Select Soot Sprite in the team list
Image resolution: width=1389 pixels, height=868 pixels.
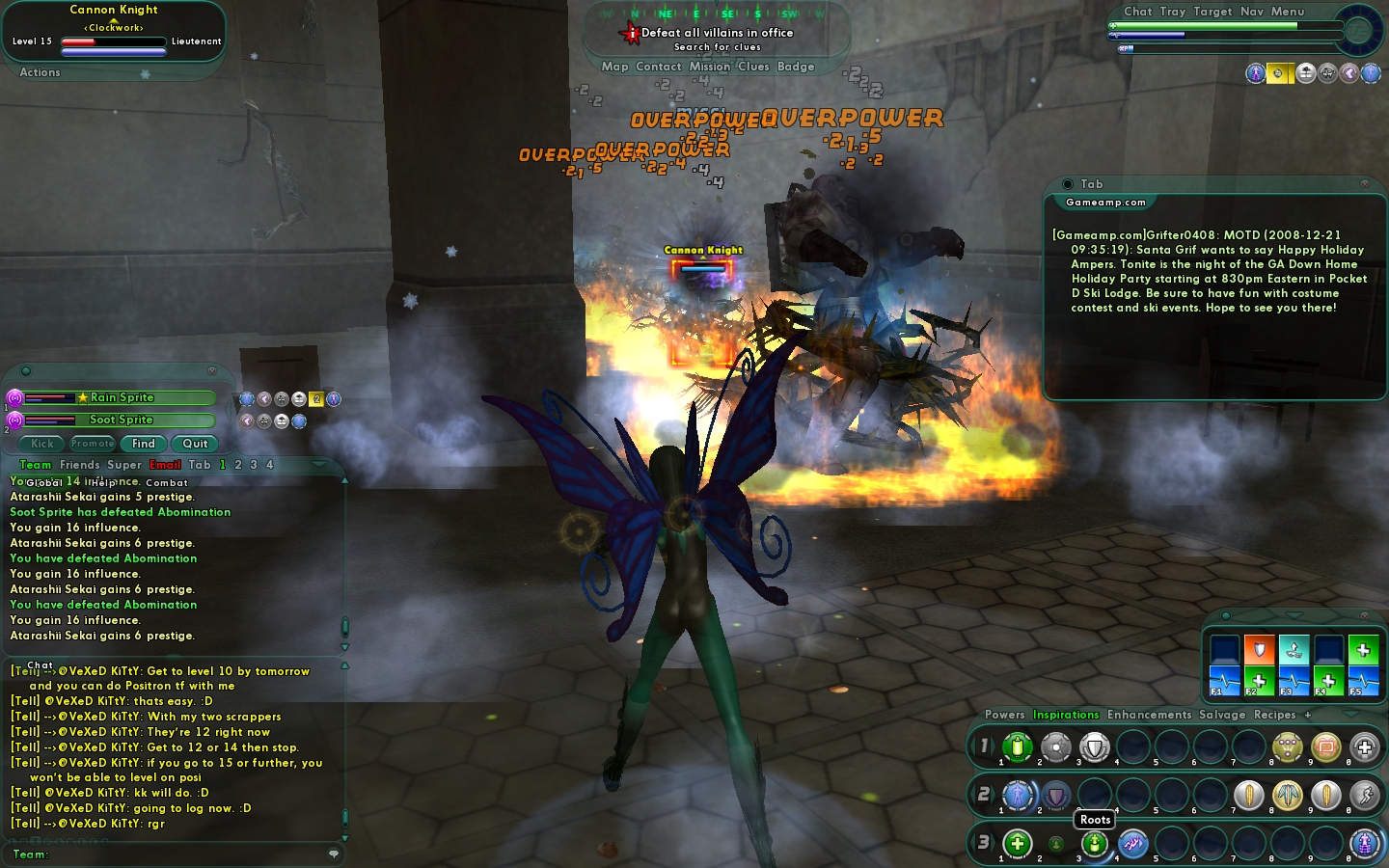(x=122, y=420)
